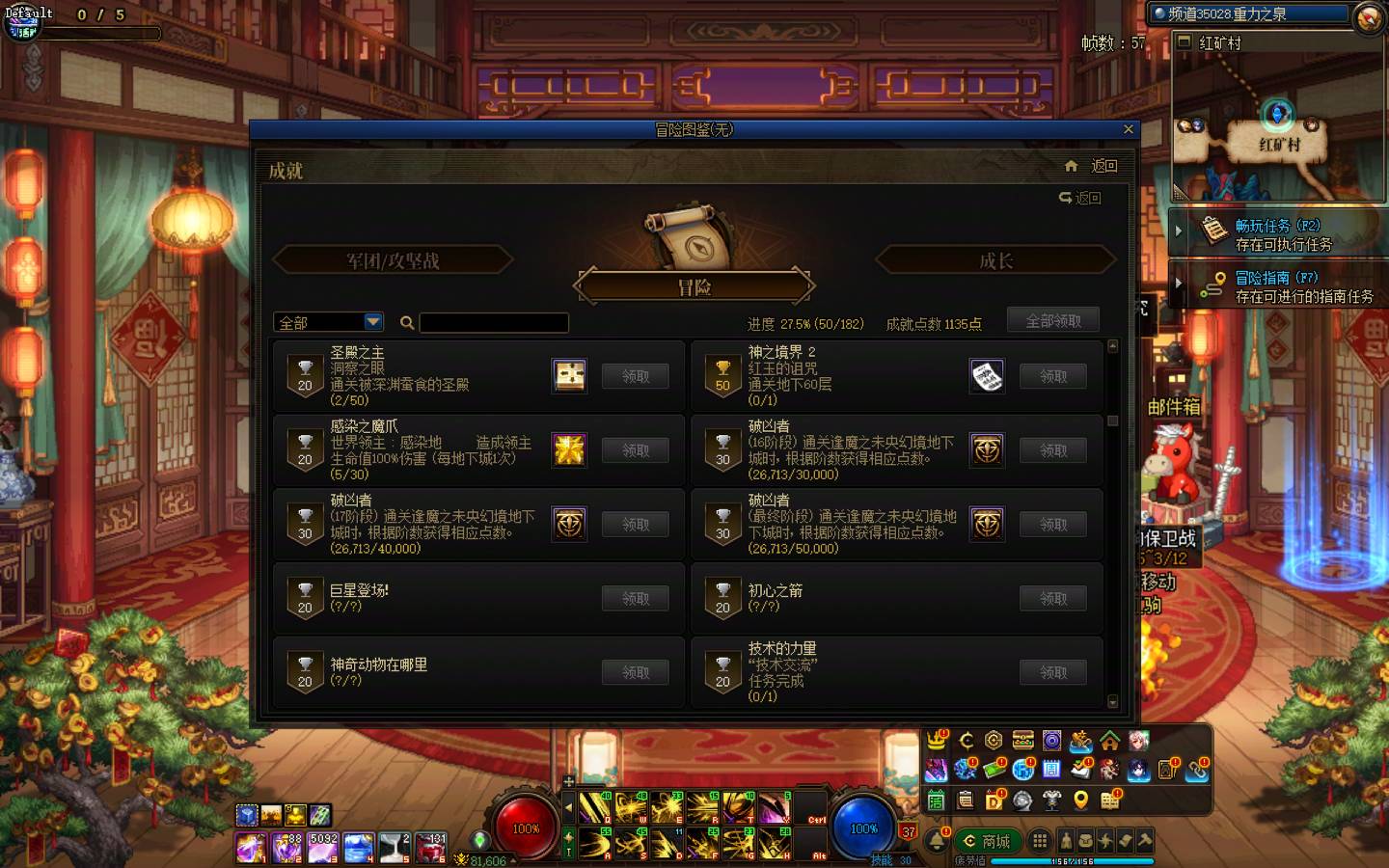This screenshot has width=1389, height=868.
Task: Open the character portrait icon in menu tray
Action: pos(1137,743)
